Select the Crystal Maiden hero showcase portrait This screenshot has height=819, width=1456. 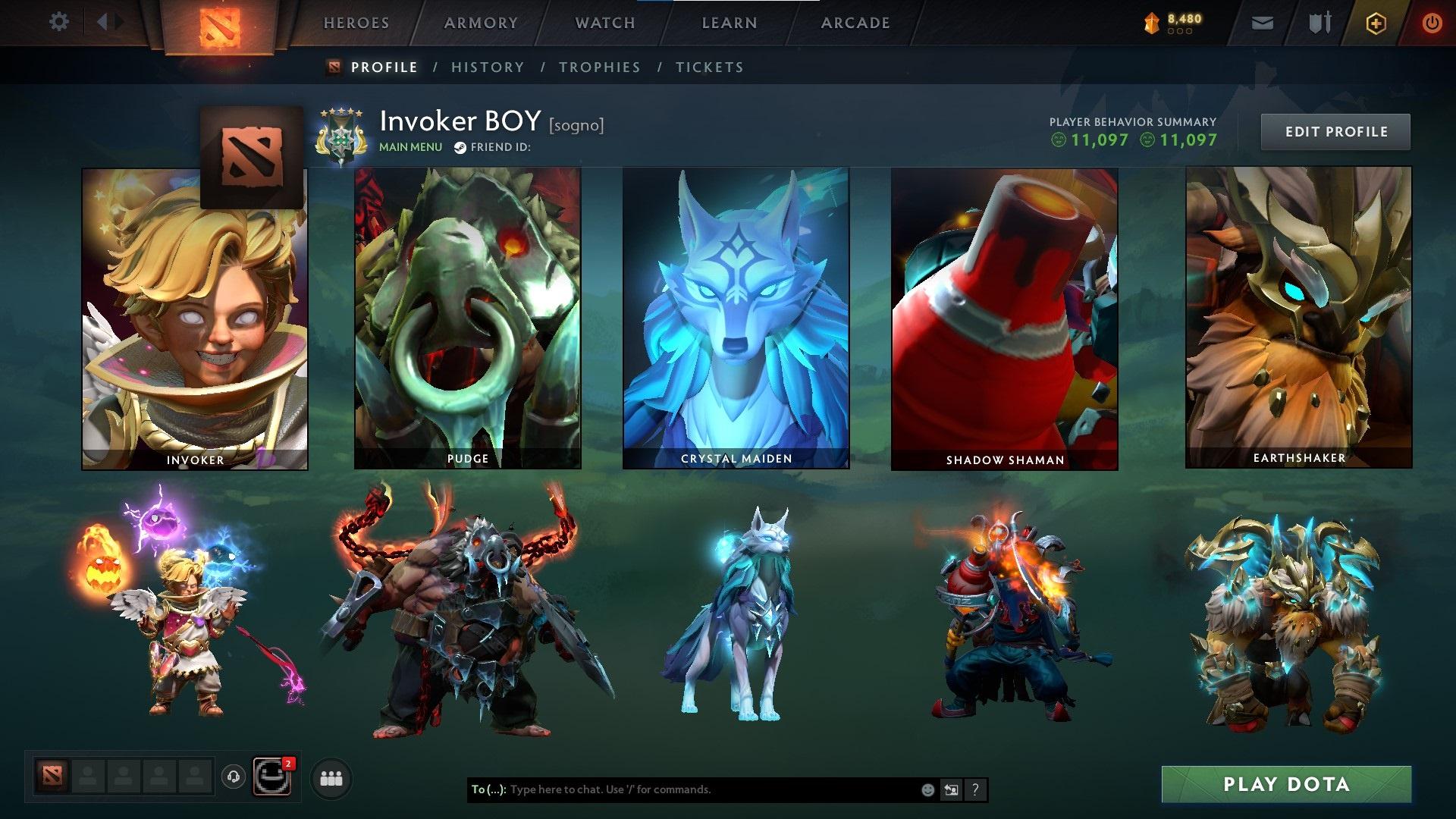pos(734,318)
